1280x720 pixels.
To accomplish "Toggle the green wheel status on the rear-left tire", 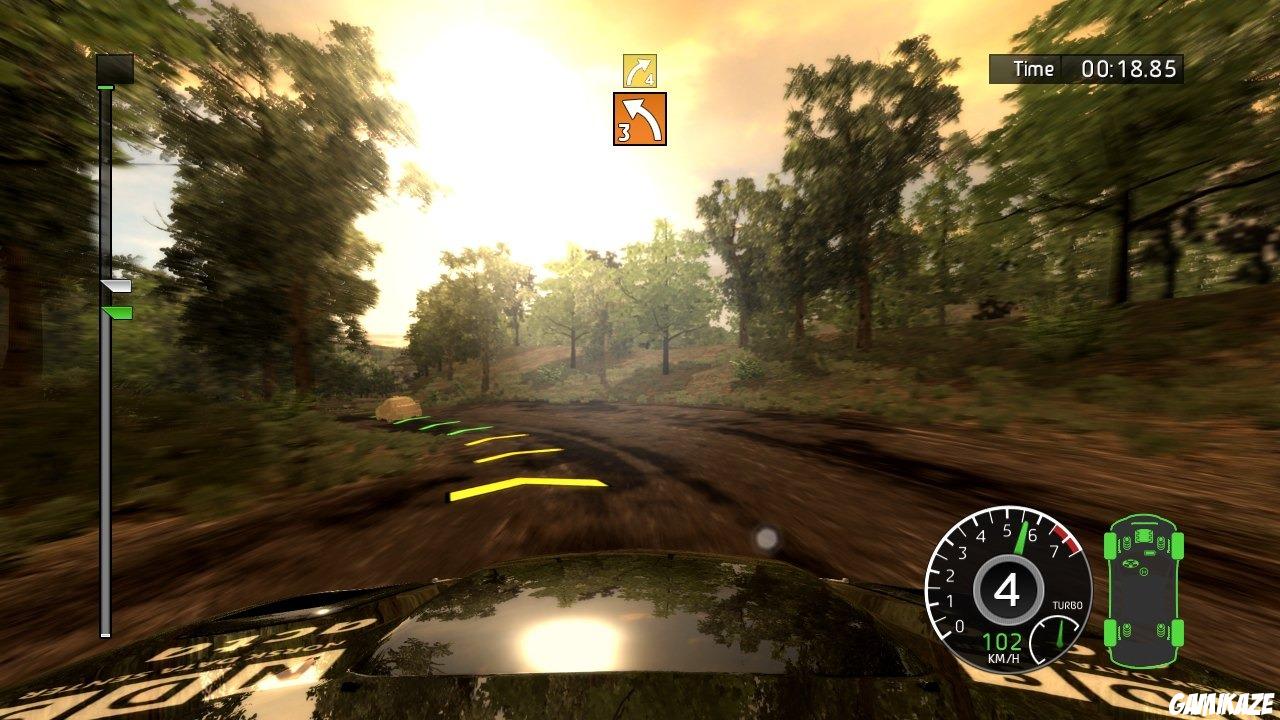I will click(x=1109, y=630).
